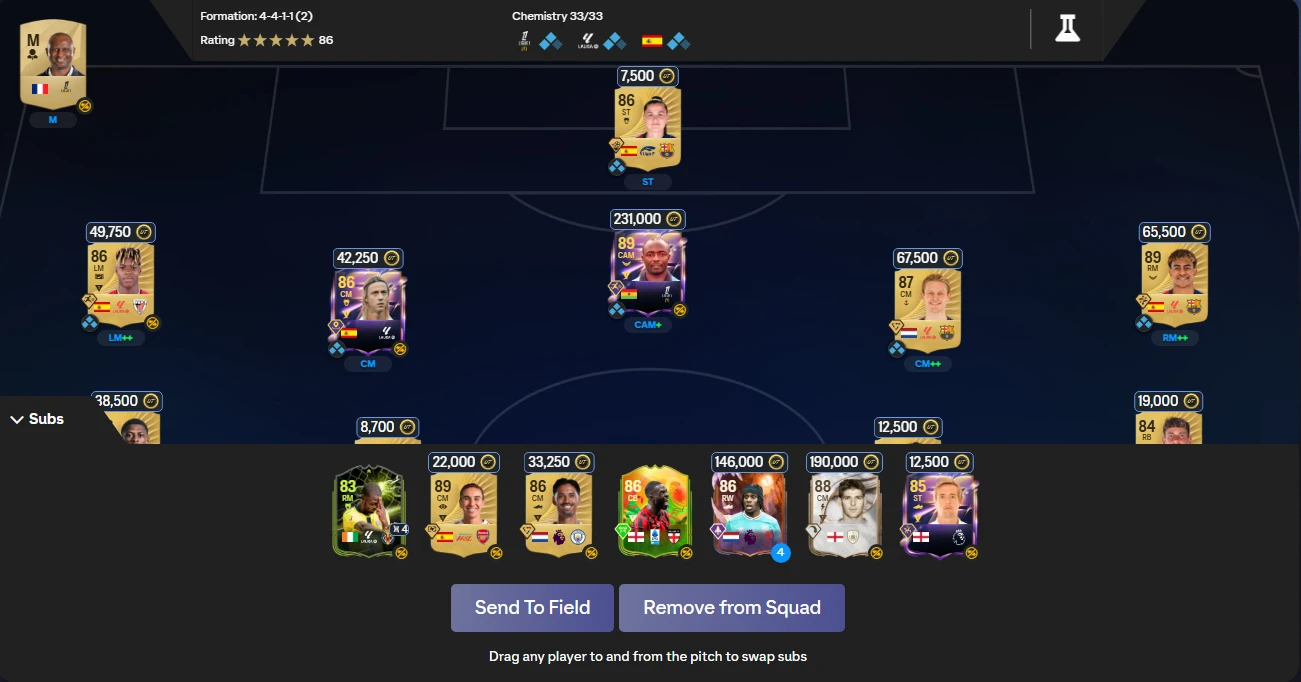The image size is (1301, 682).
Task: Remove the selected player from squad
Action: pyautogui.click(x=731, y=608)
